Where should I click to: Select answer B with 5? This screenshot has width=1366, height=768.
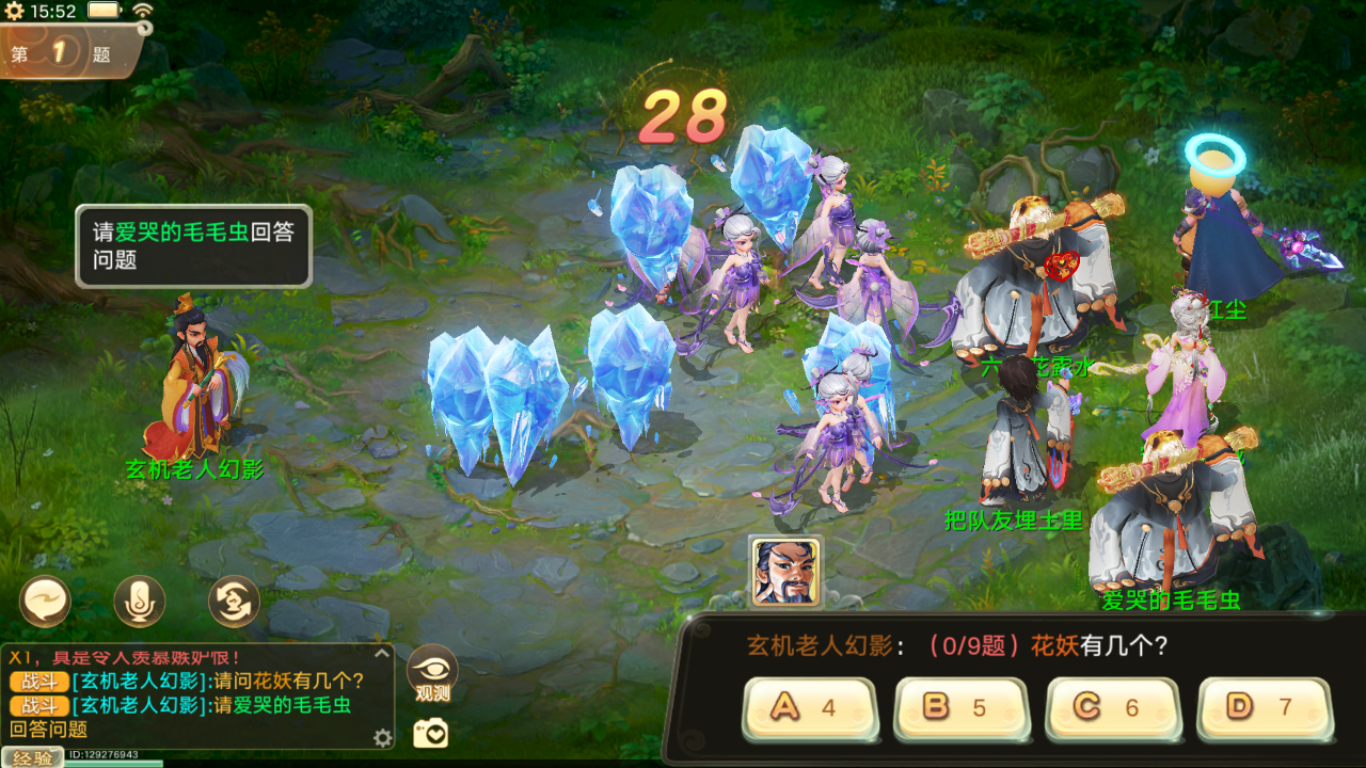[x=961, y=708]
